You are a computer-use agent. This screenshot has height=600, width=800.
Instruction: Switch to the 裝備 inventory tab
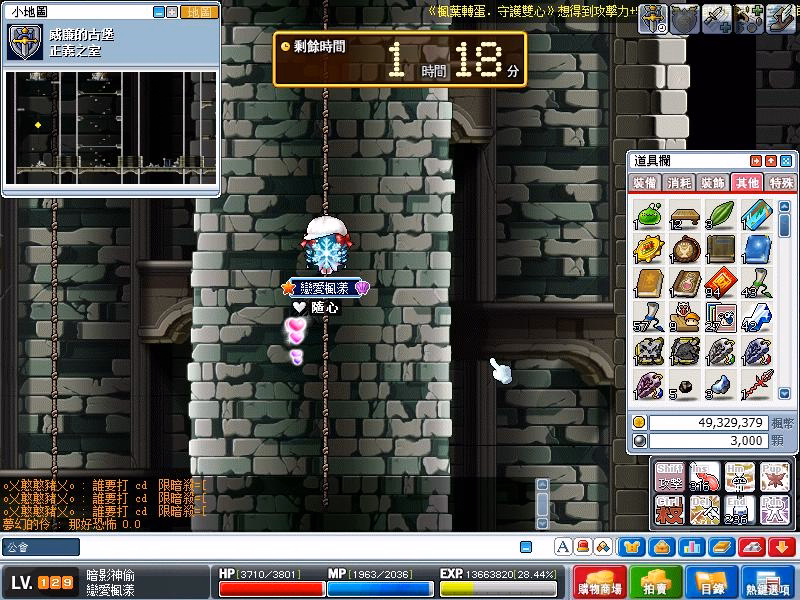[x=645, y=183]
